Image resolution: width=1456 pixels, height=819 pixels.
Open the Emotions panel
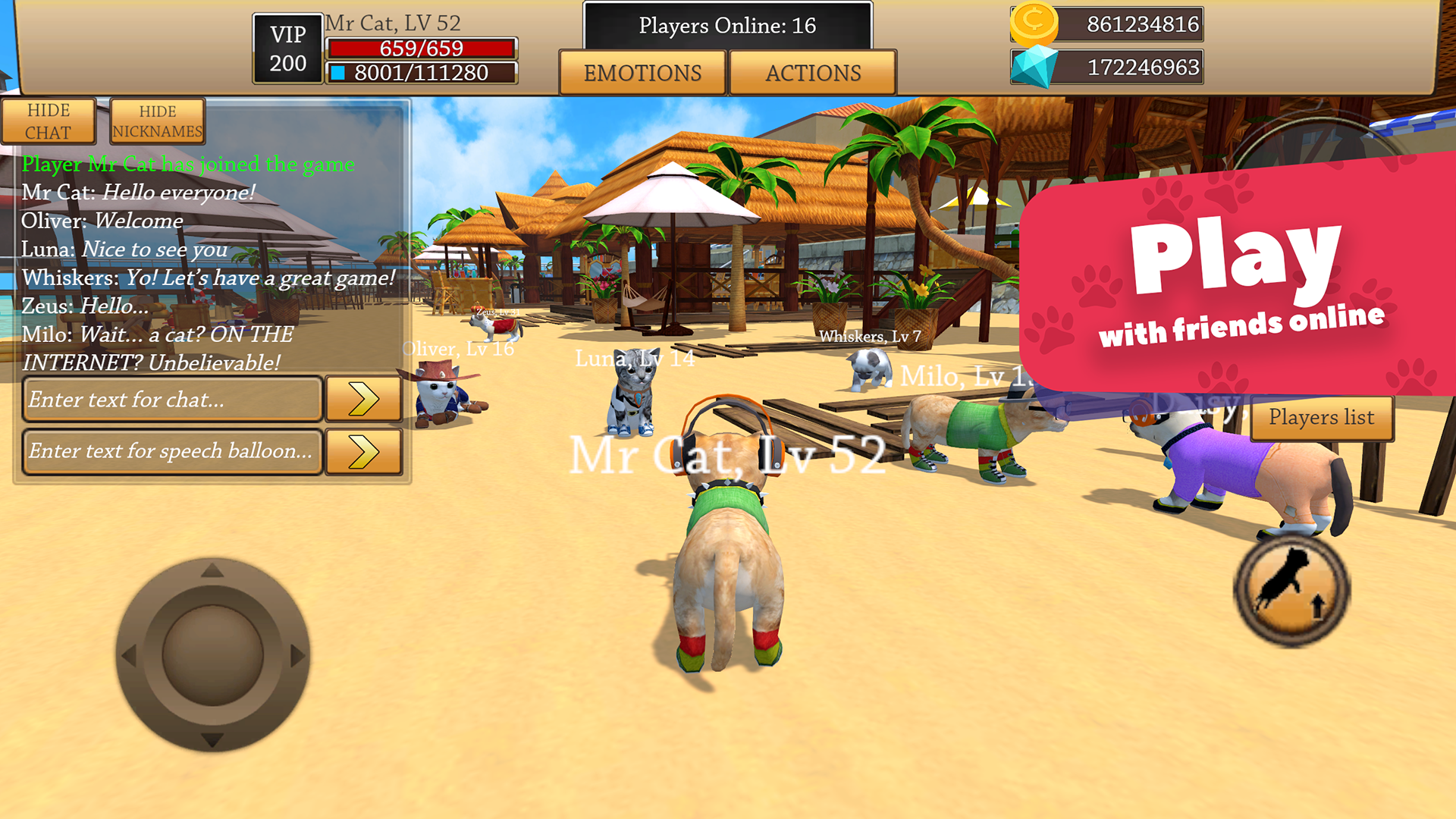642,73
